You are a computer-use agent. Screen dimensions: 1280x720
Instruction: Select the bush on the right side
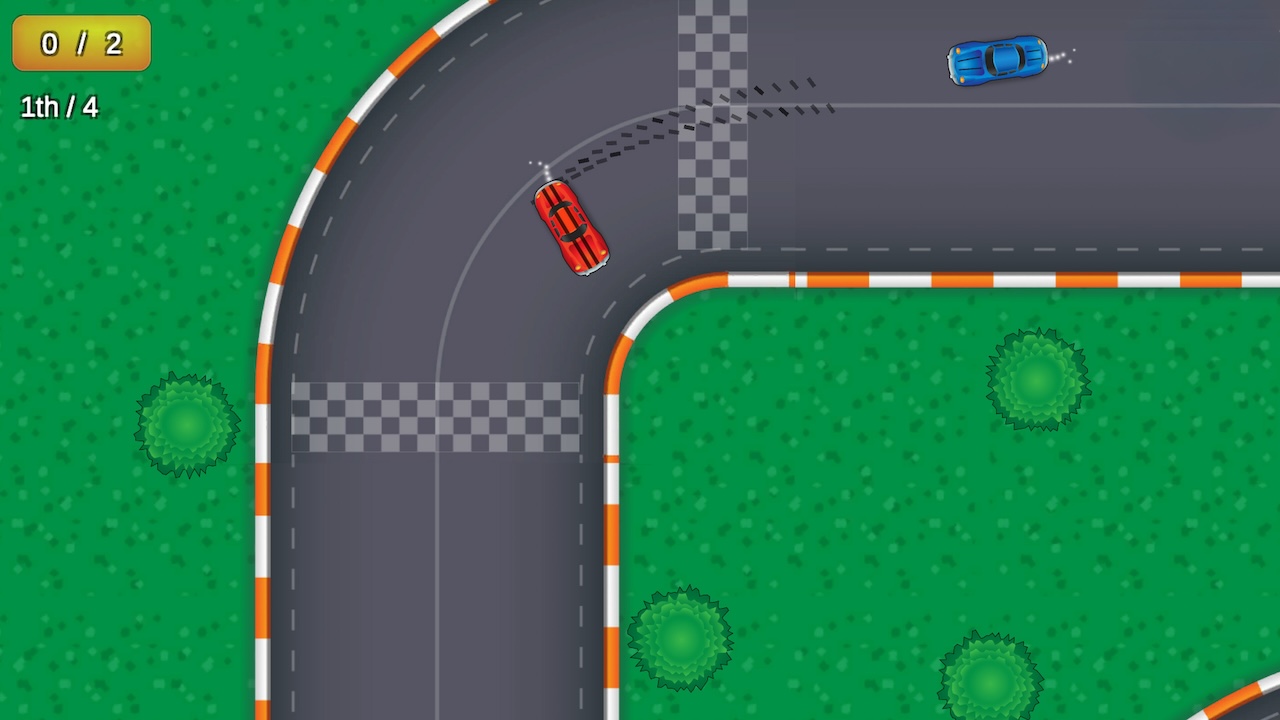(1037, 382)
